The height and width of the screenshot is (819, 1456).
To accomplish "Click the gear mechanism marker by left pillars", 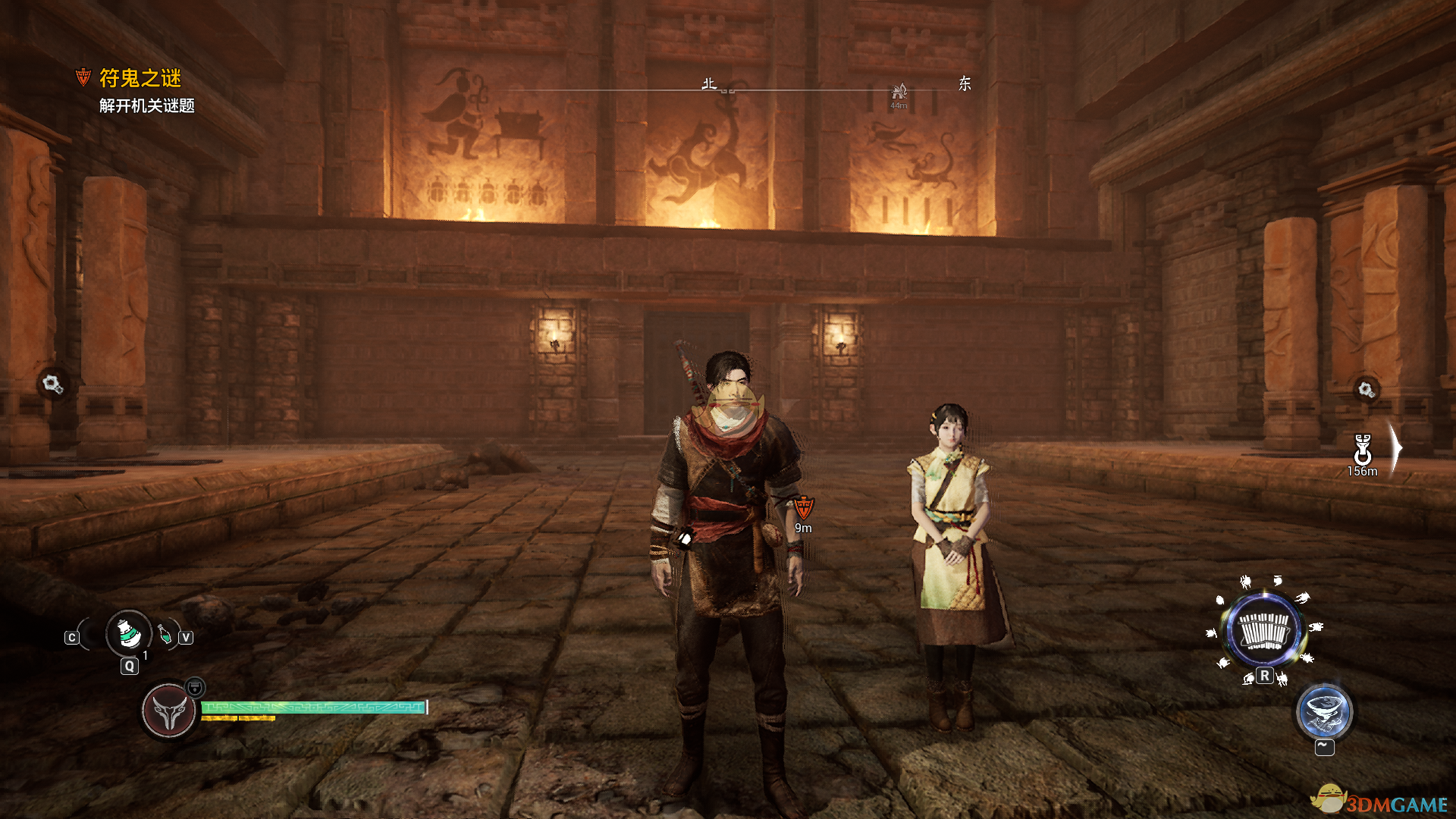I will coord(52,384).
